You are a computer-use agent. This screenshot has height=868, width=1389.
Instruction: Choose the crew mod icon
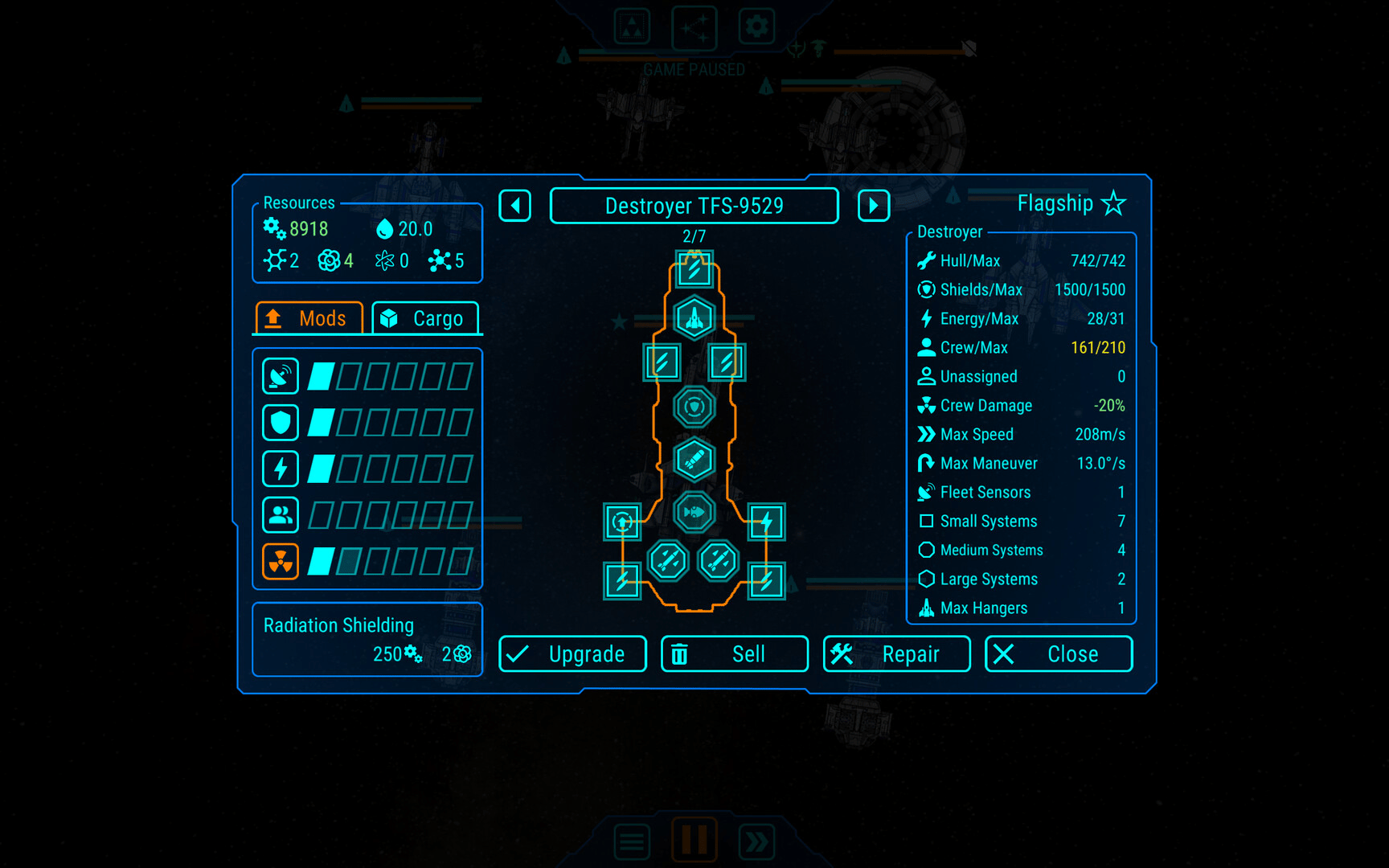pos(281,515)
